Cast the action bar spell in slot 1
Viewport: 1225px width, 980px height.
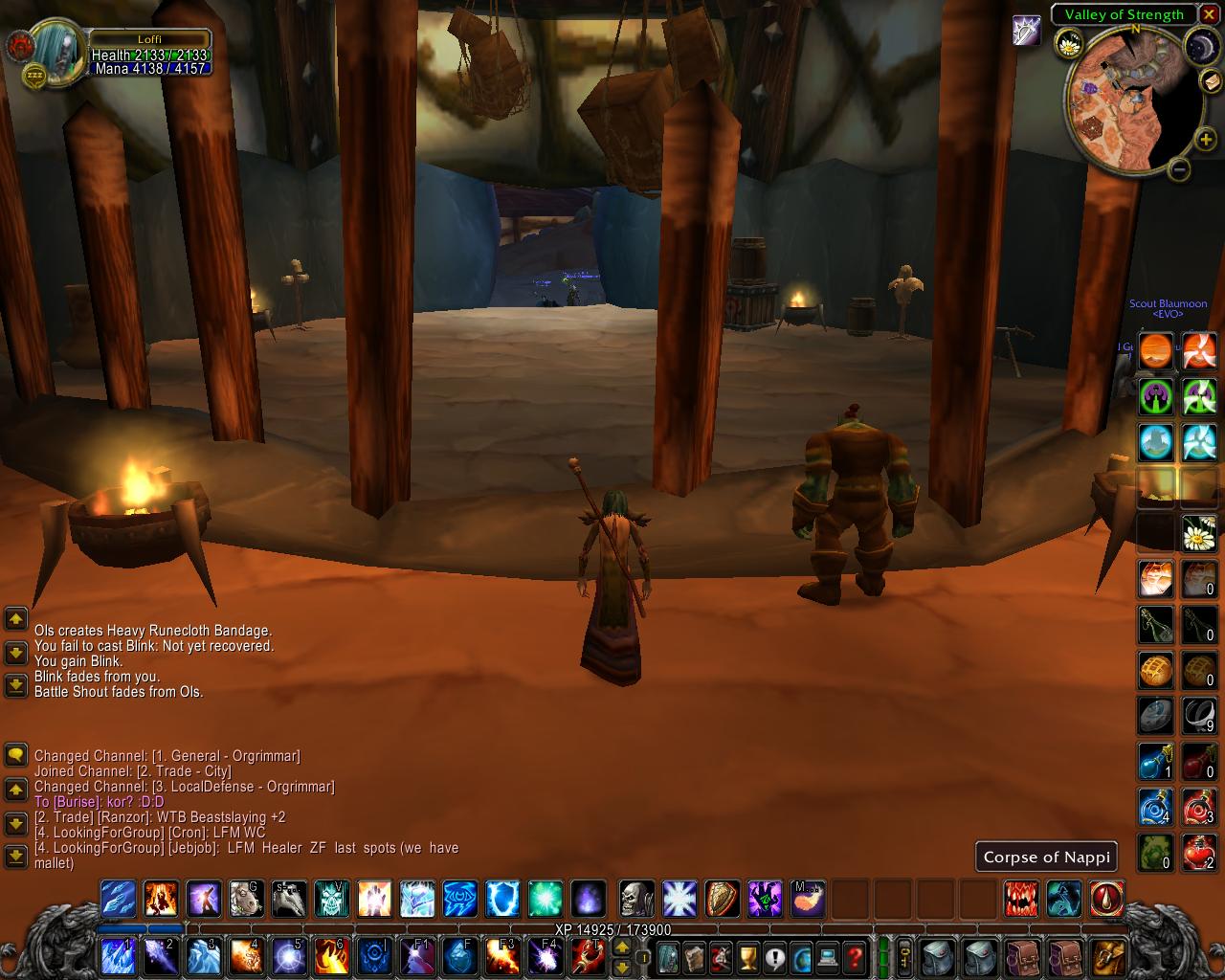119,955
